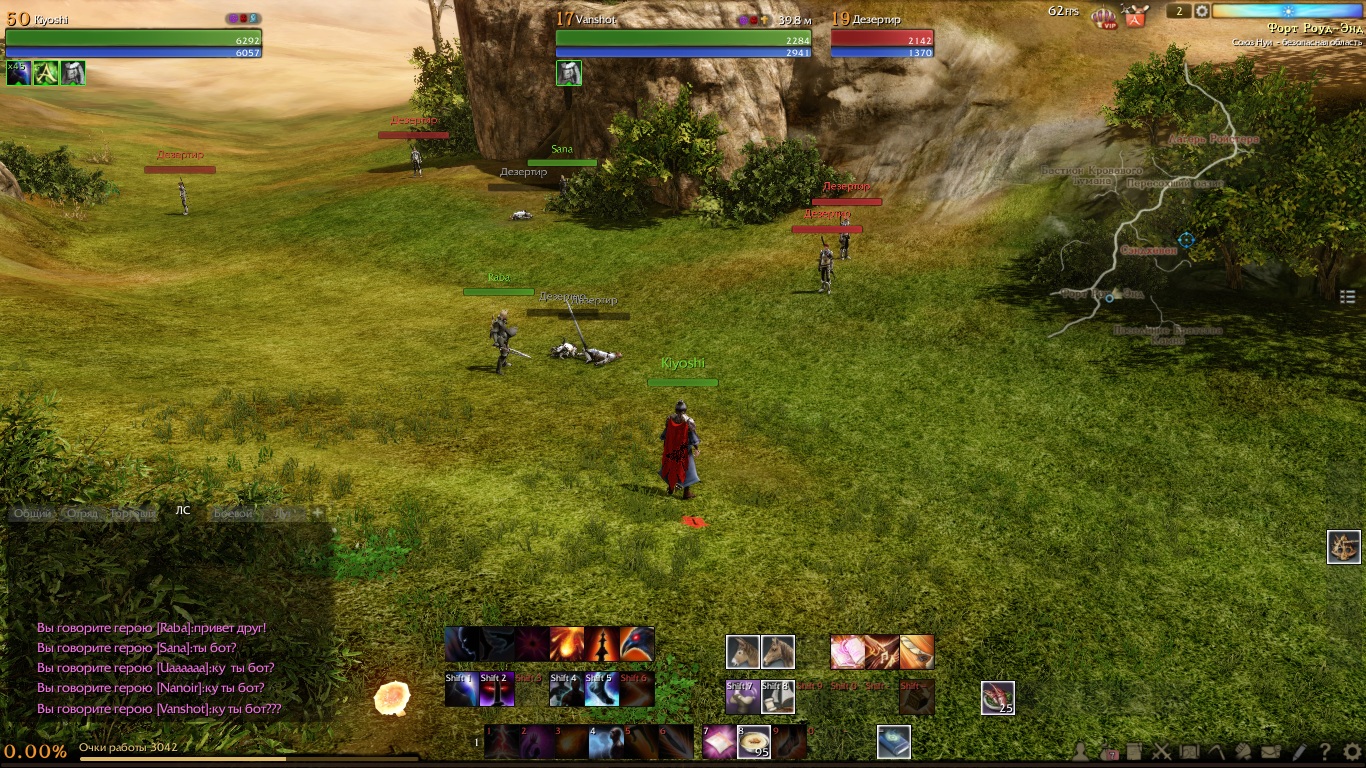Open settings via top-right gear icon

pyautogui.click(x=1202, y=11)
